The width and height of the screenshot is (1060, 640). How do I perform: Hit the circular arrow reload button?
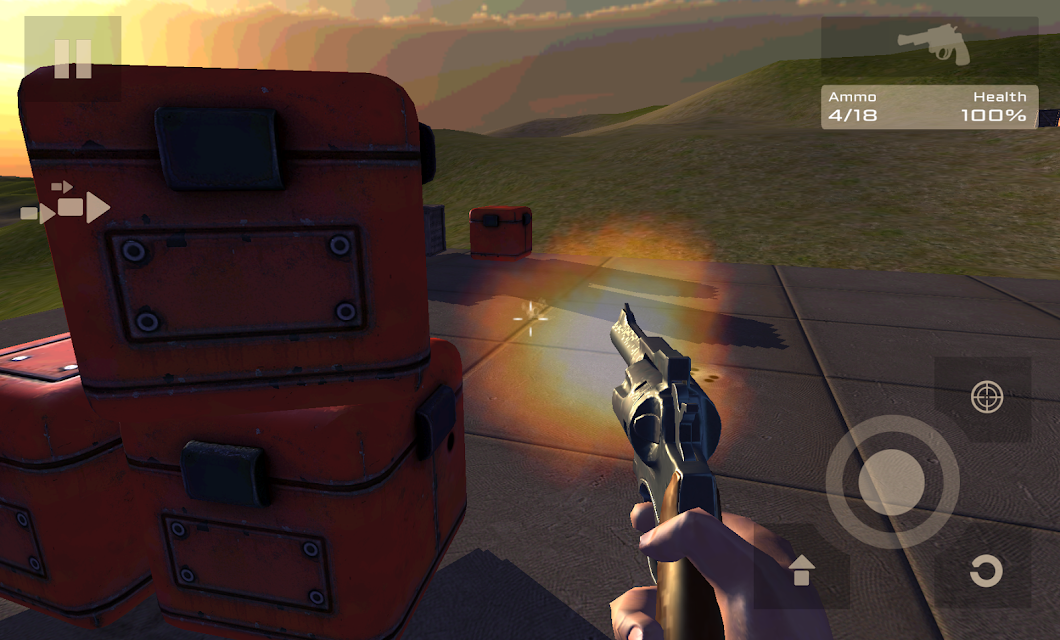(985, 571)
